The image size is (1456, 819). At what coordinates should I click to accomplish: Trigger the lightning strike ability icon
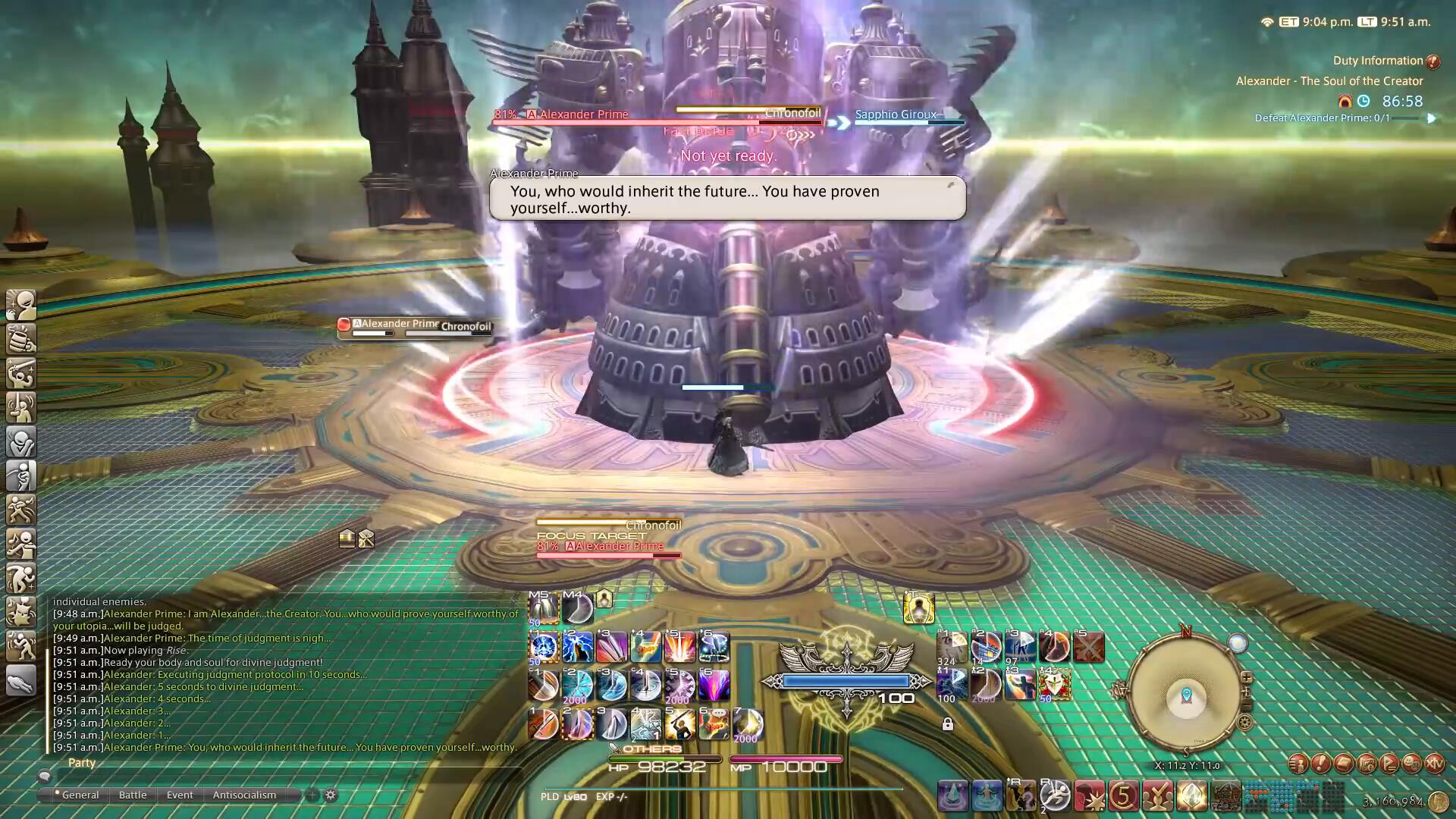point(577,647)
